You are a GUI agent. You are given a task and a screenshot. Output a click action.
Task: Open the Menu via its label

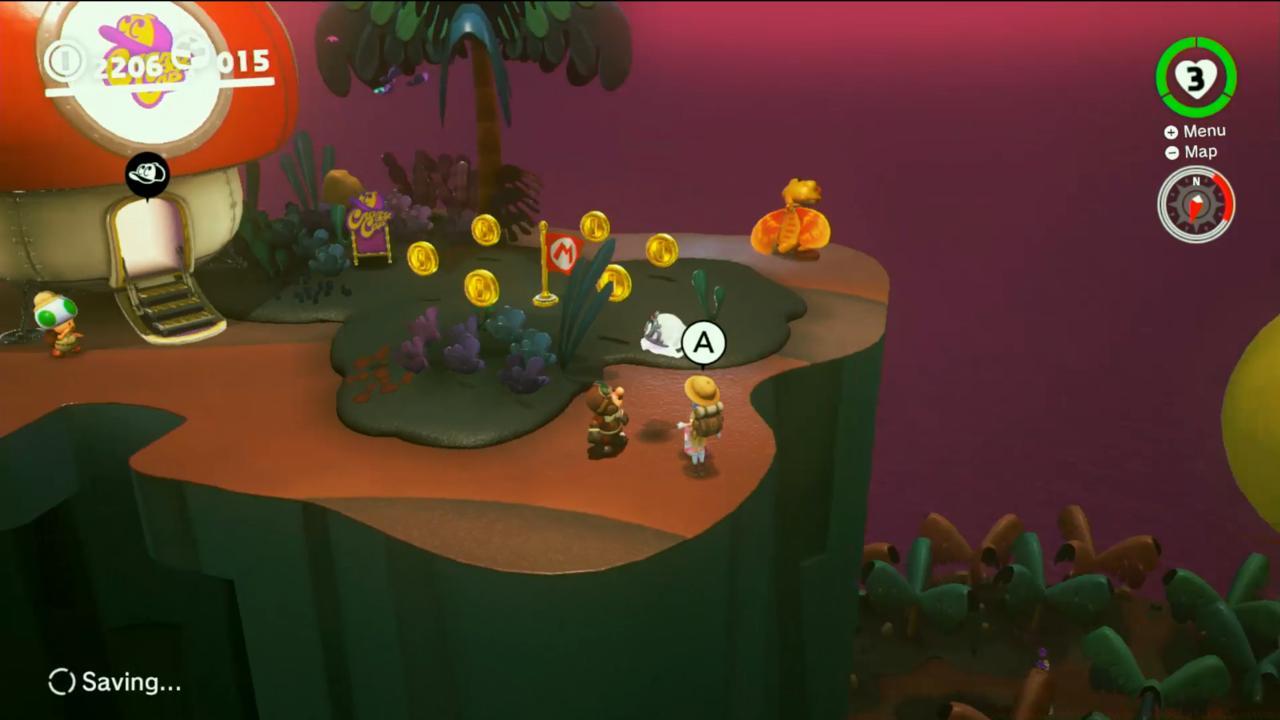click(1203, 130)
